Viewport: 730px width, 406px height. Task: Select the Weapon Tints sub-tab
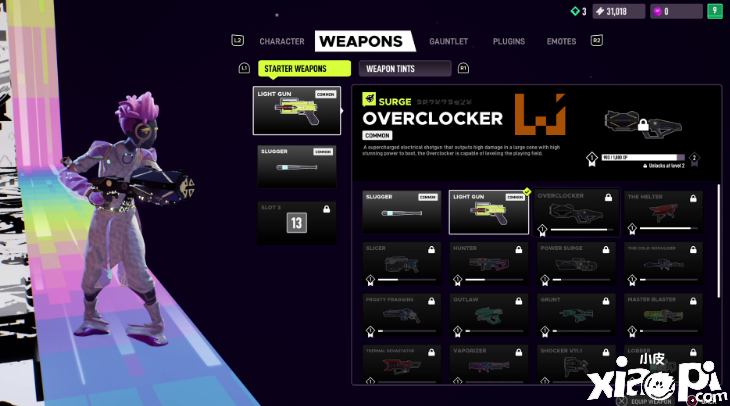[403, 69]
